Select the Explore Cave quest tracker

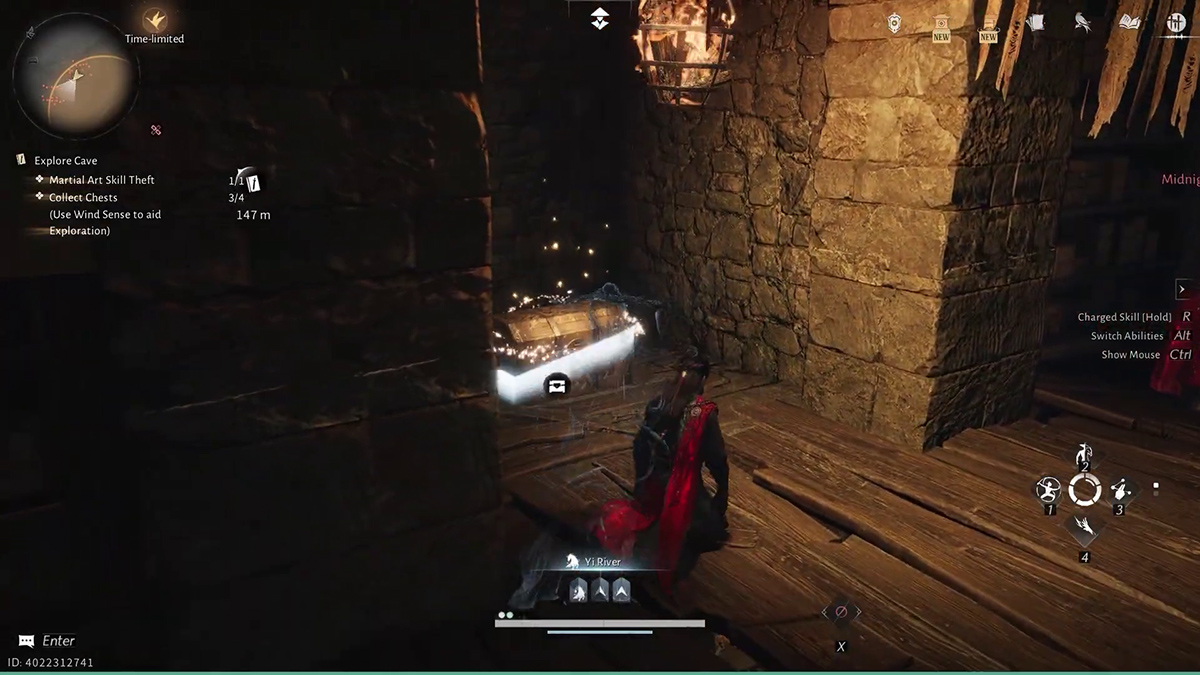(x=65, y=161)
